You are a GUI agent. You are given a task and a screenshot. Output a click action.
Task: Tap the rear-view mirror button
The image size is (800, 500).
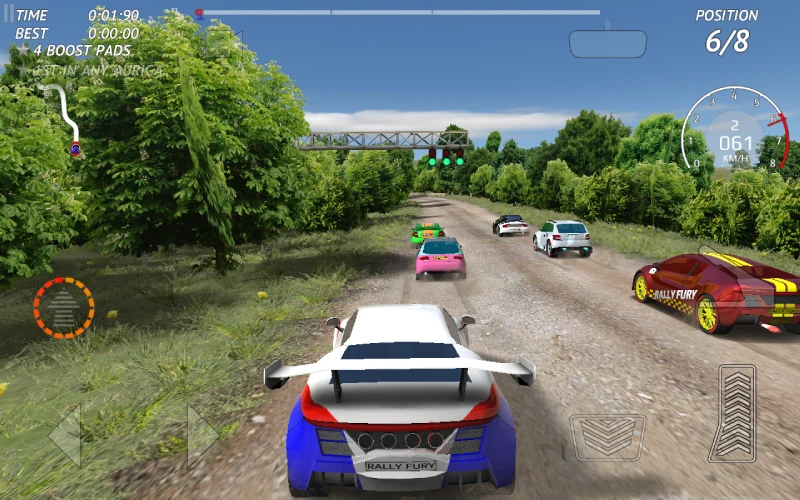click(608, 43)
